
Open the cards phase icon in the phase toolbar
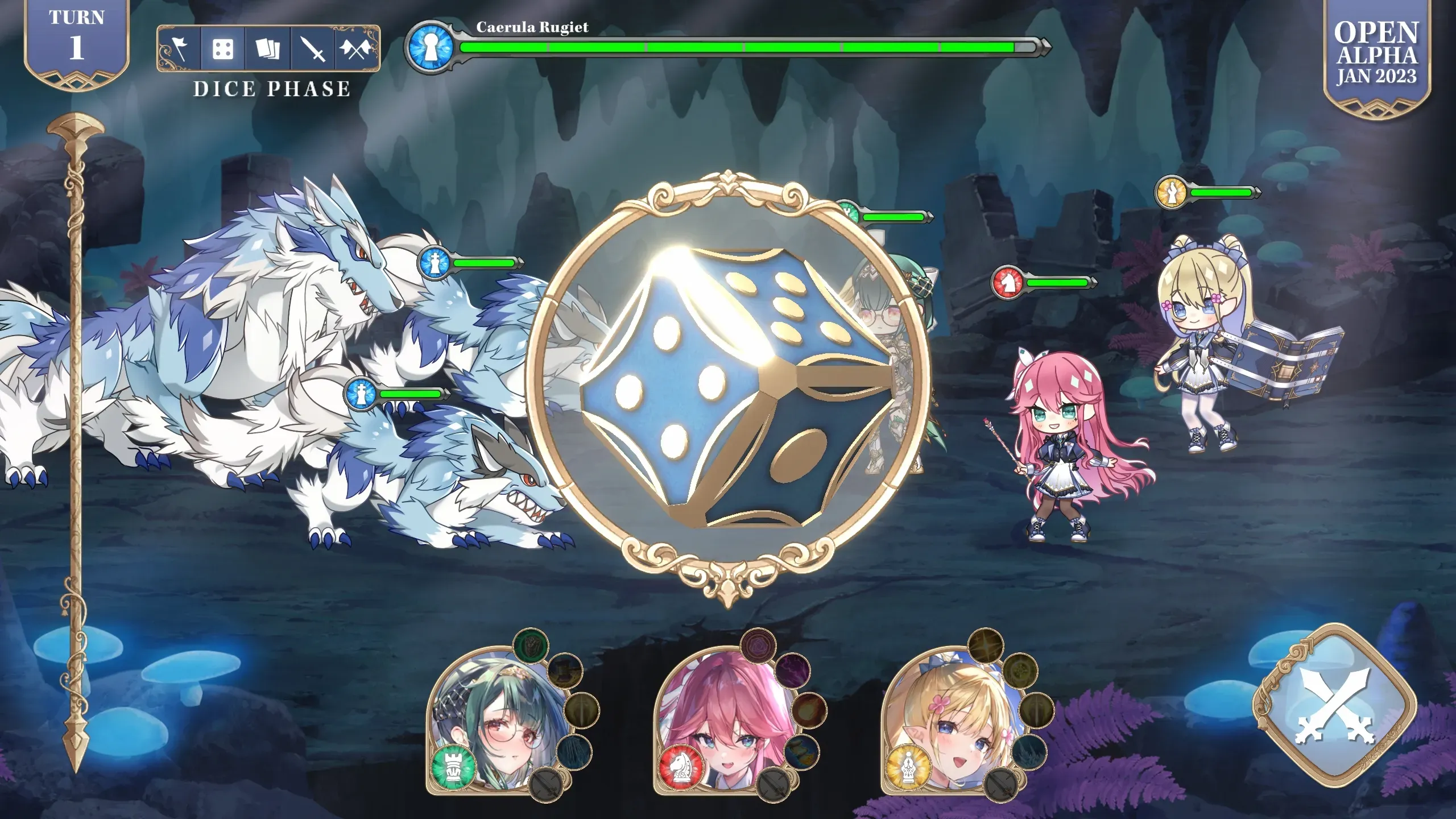point(267,50)
